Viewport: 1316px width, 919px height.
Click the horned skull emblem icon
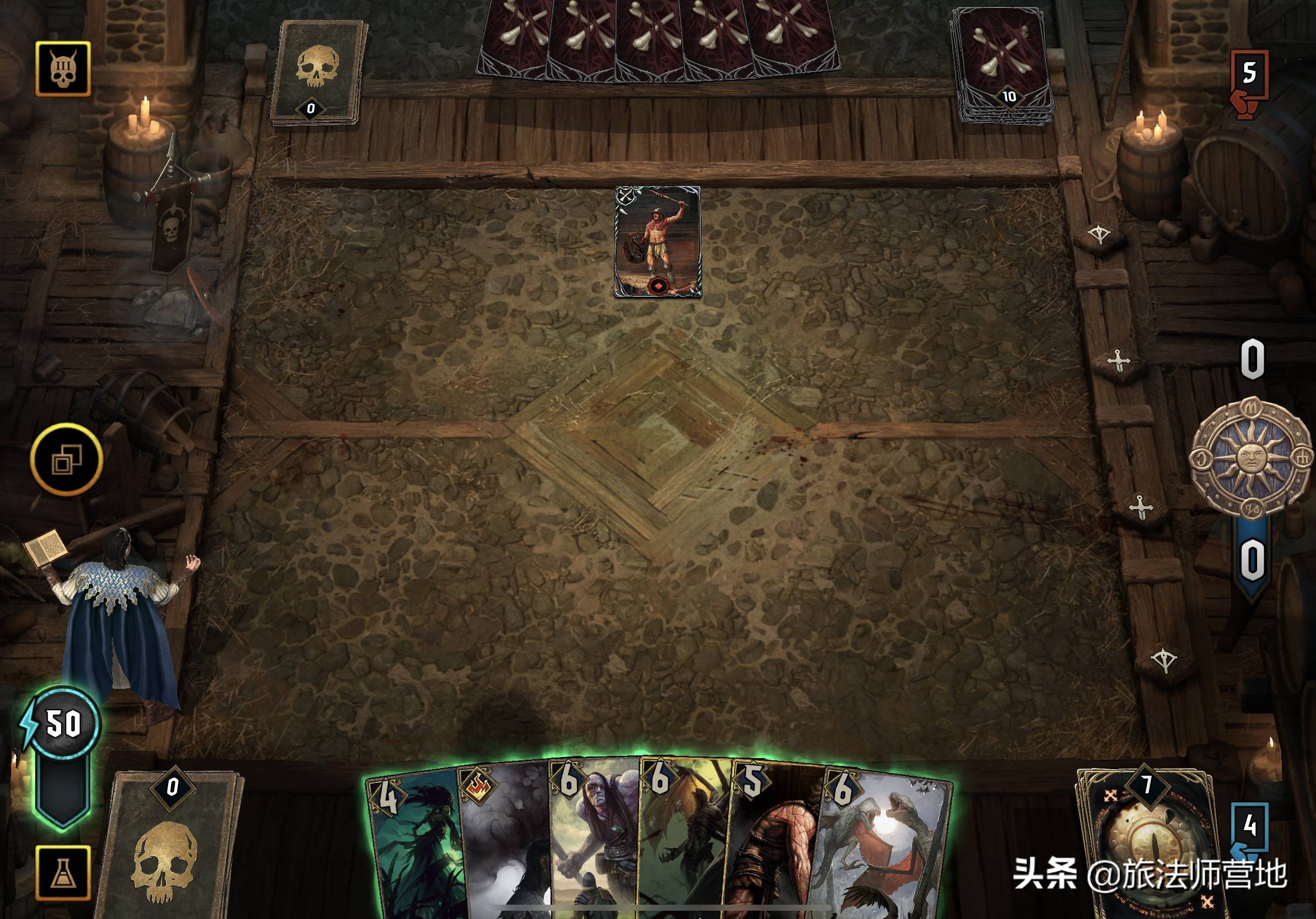[x=63, y=69]
